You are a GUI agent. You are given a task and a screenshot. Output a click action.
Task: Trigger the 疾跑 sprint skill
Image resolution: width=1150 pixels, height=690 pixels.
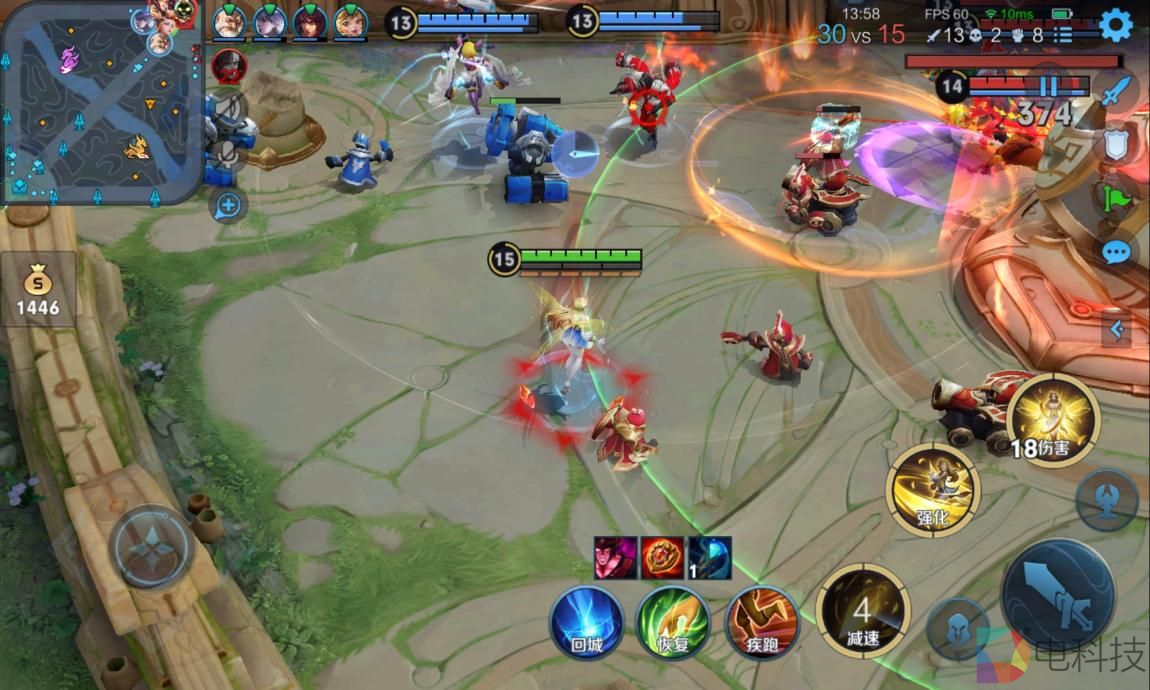click(x=761, y=621)
